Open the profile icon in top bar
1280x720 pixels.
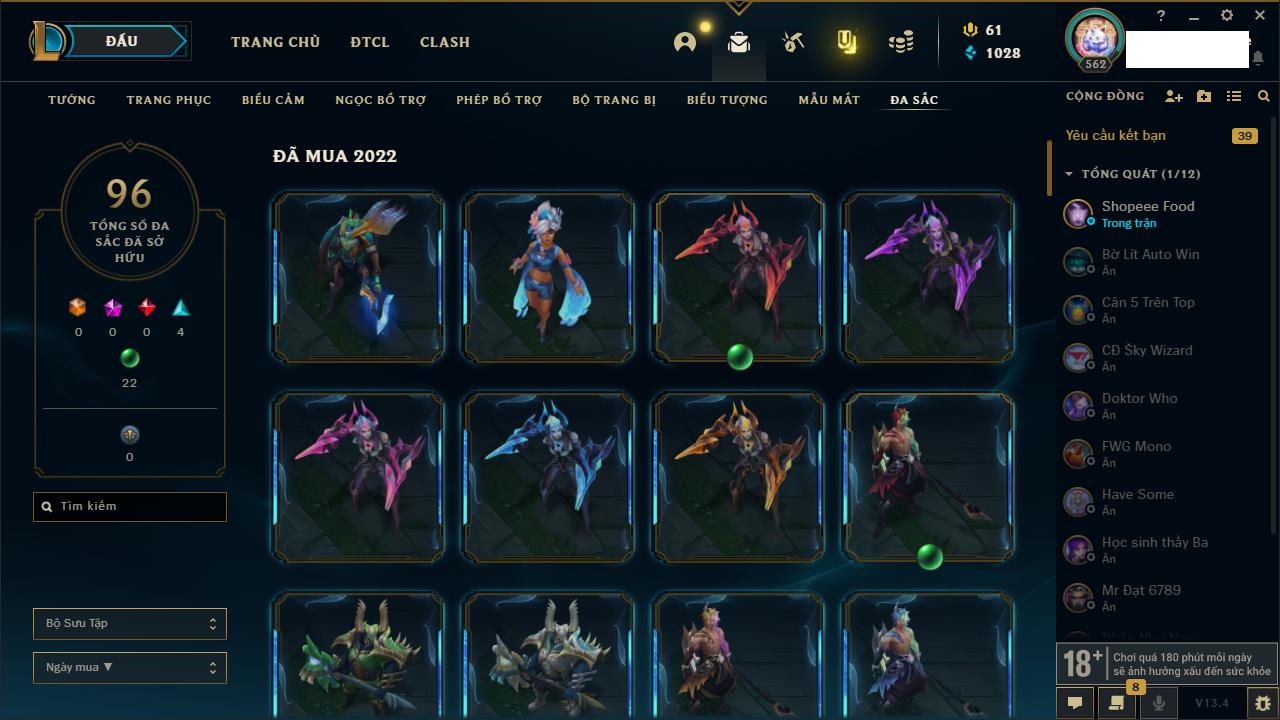685,42
